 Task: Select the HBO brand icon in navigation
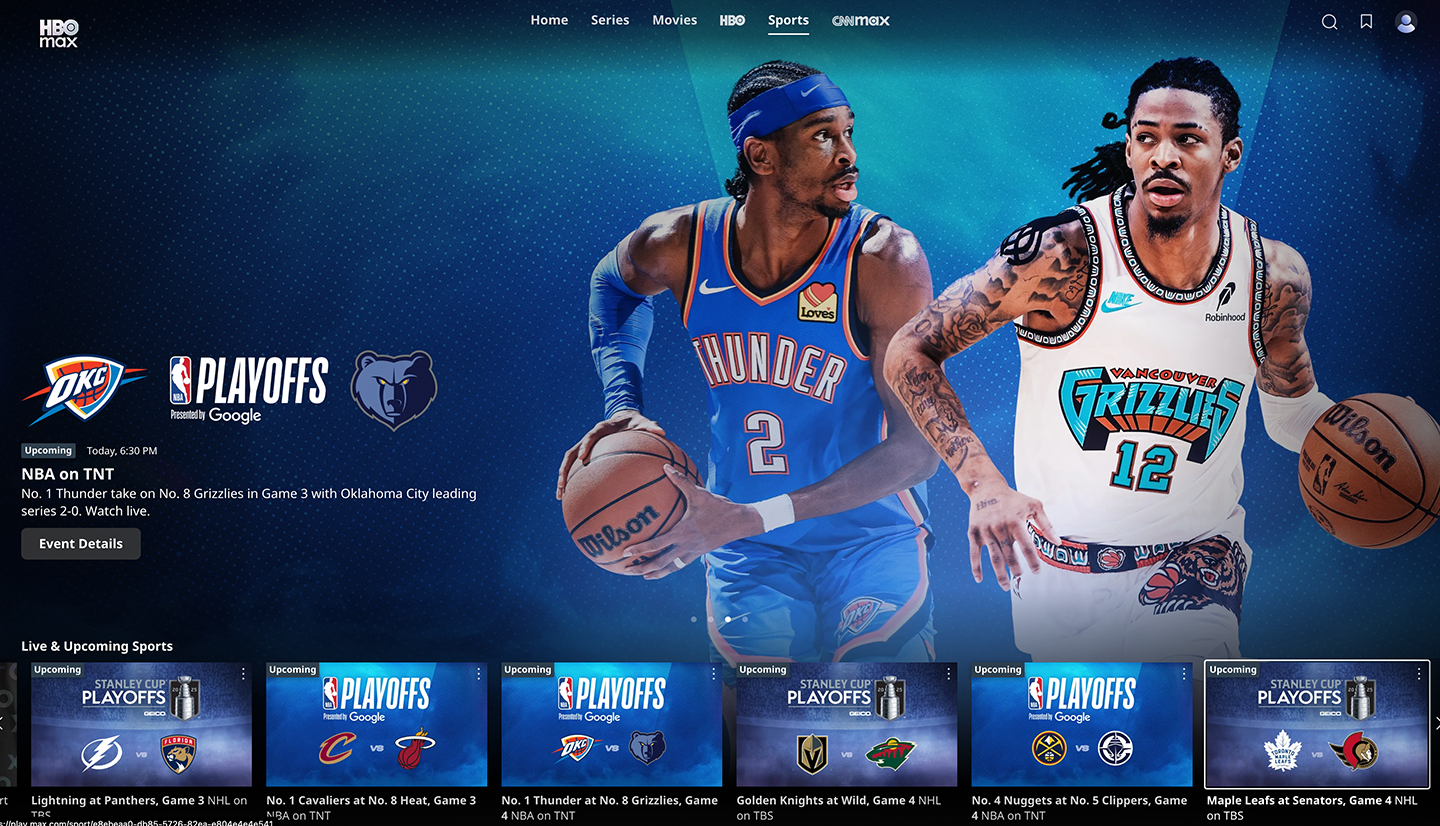pos(732,19)
